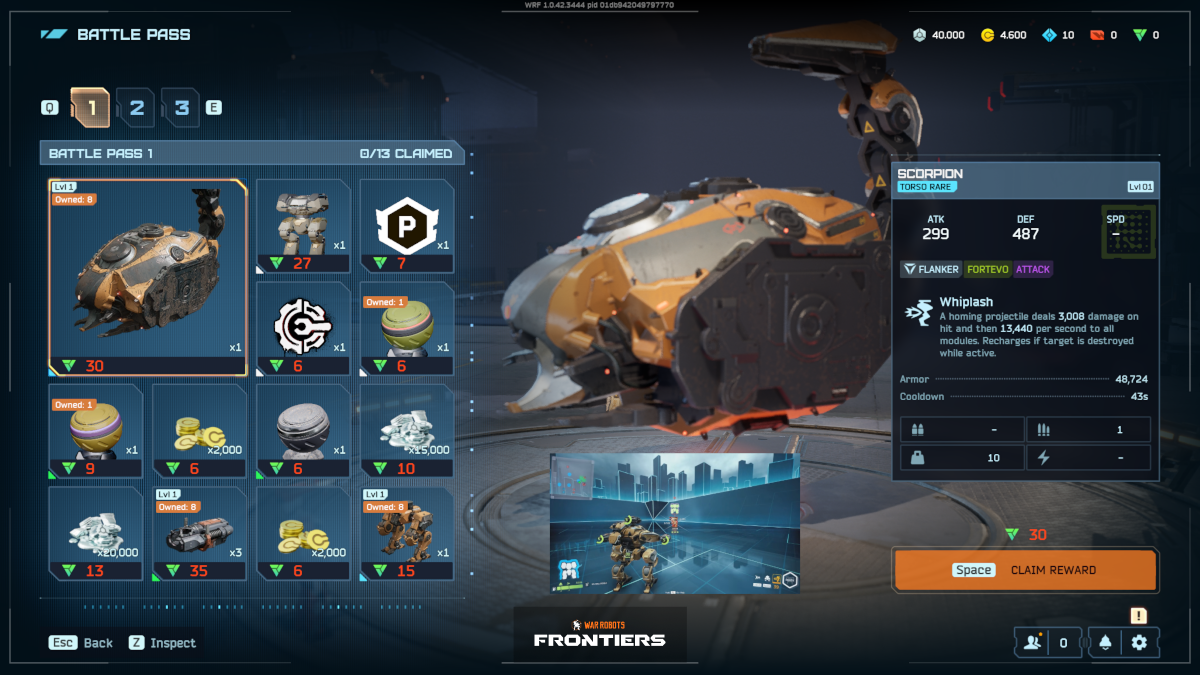The height and width of the screenshot is (675, 1200).
Task: Open the friends list icon
Action: [1033, 643]
